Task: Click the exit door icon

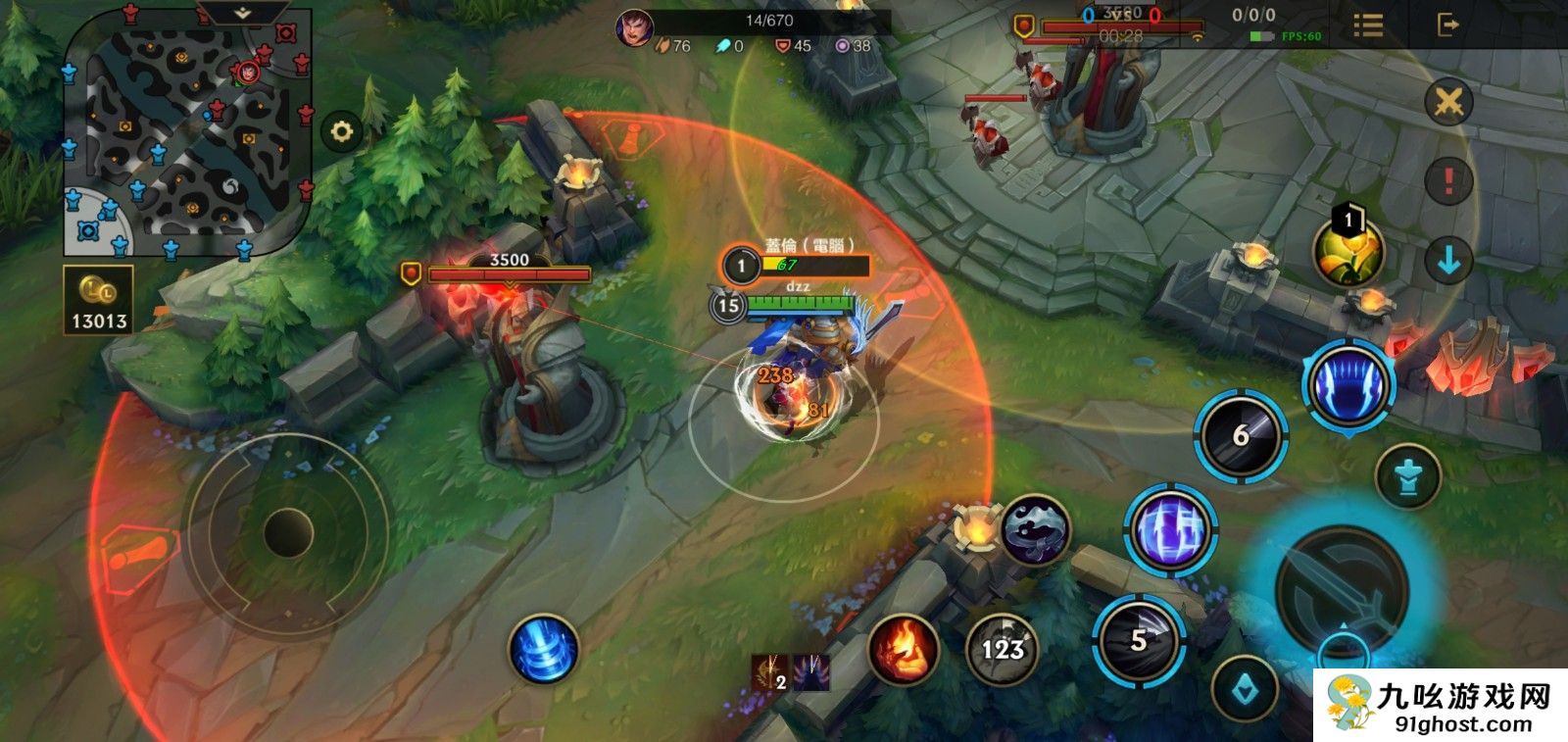Action: click(x=1447, y=25)
